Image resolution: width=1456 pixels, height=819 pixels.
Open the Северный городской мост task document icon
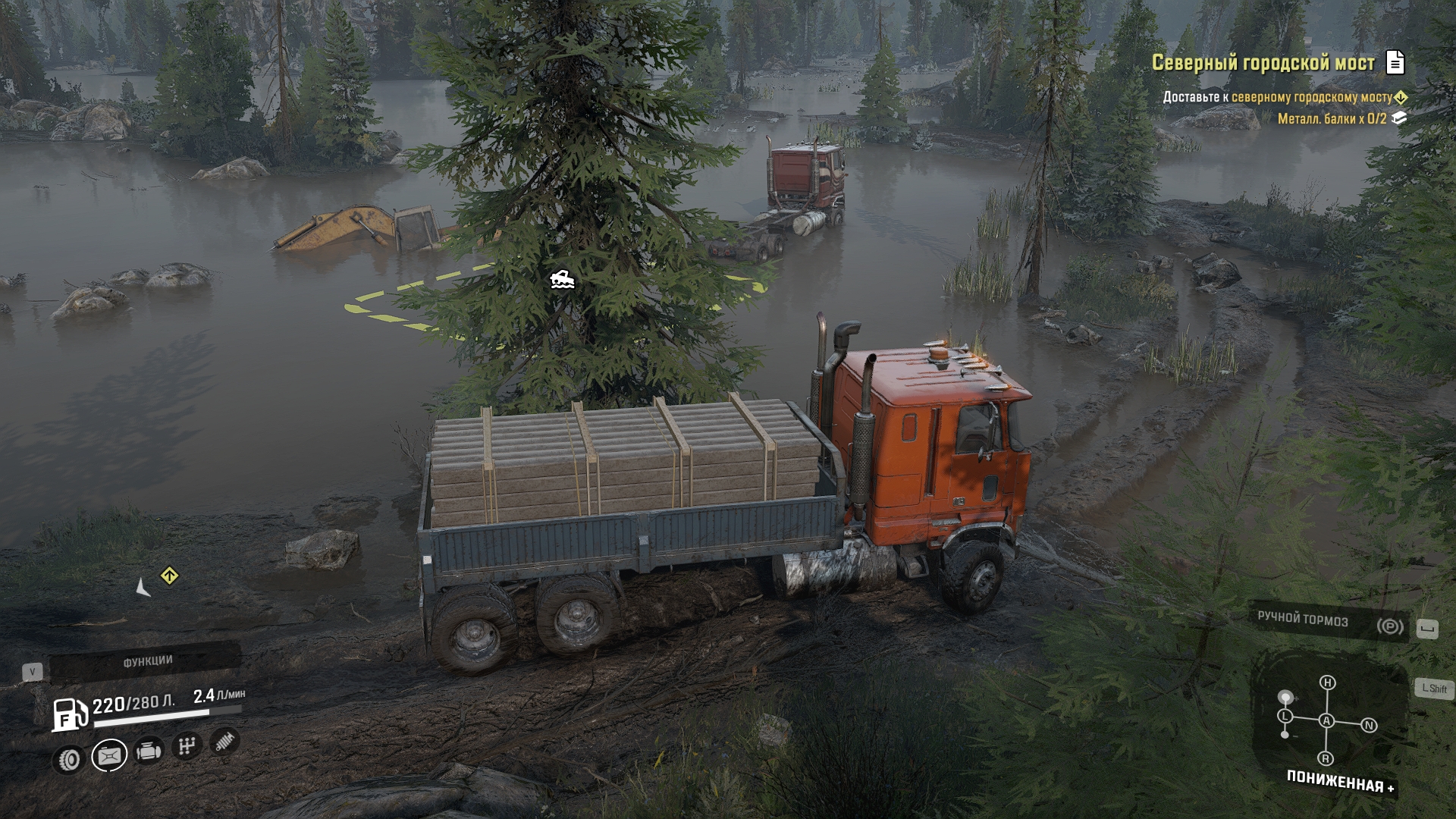point(1395,62)
